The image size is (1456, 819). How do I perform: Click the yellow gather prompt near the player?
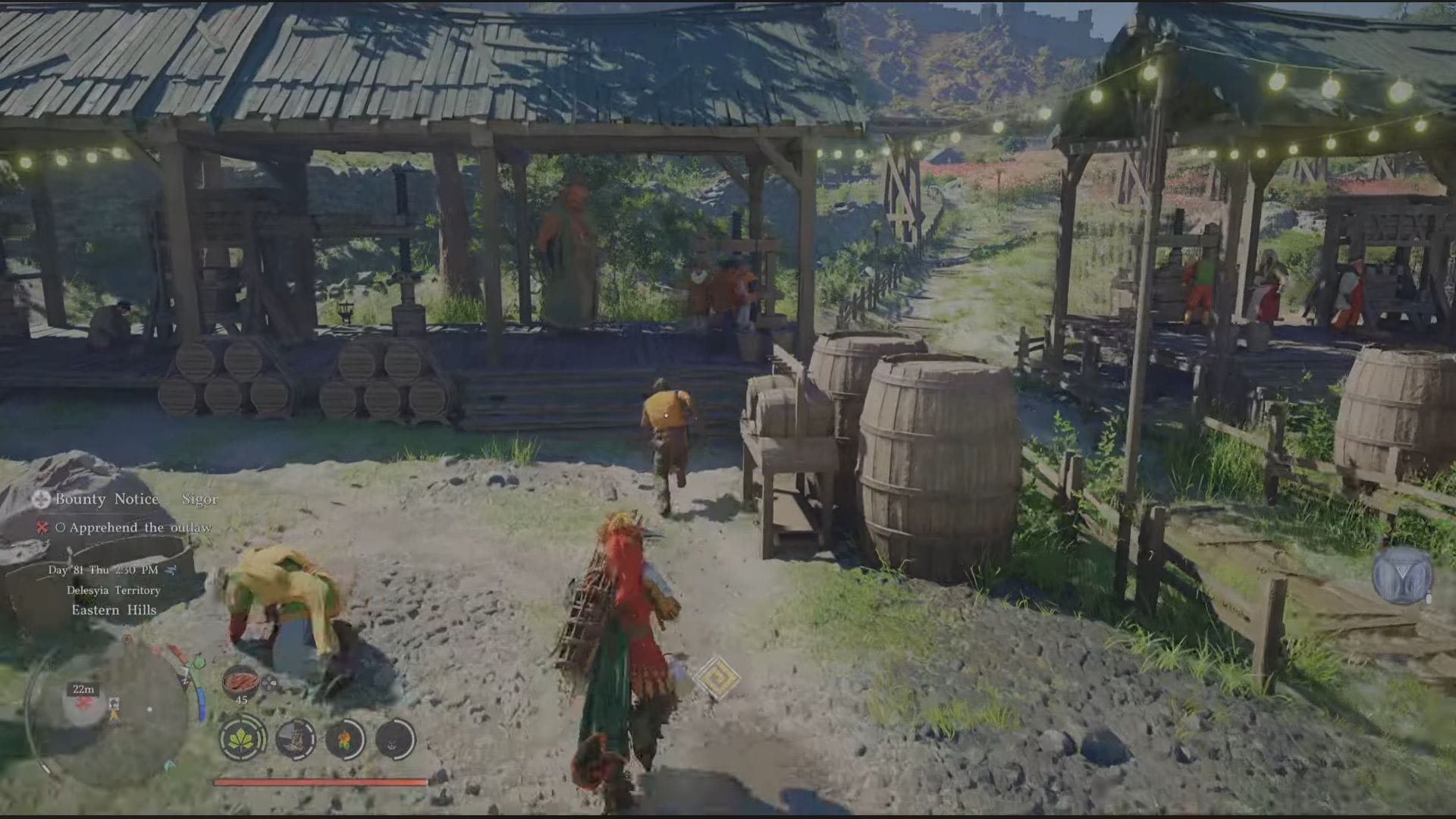(717, 677)
